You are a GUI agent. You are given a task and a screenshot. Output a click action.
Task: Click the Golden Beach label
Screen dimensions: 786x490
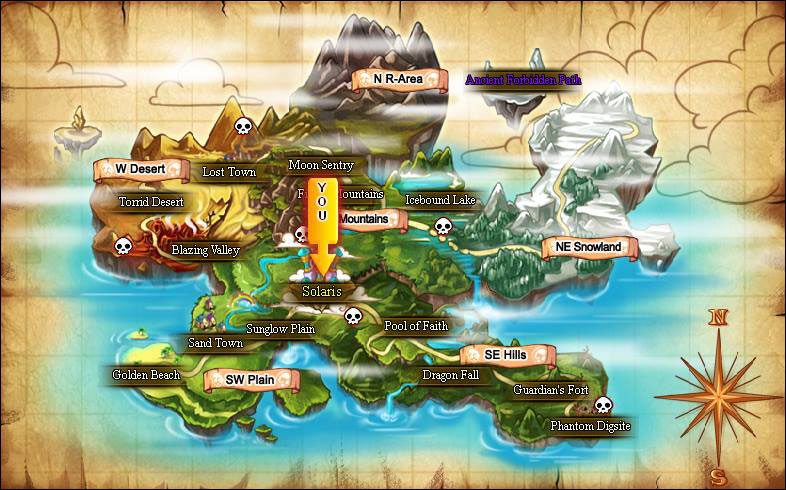146,375
